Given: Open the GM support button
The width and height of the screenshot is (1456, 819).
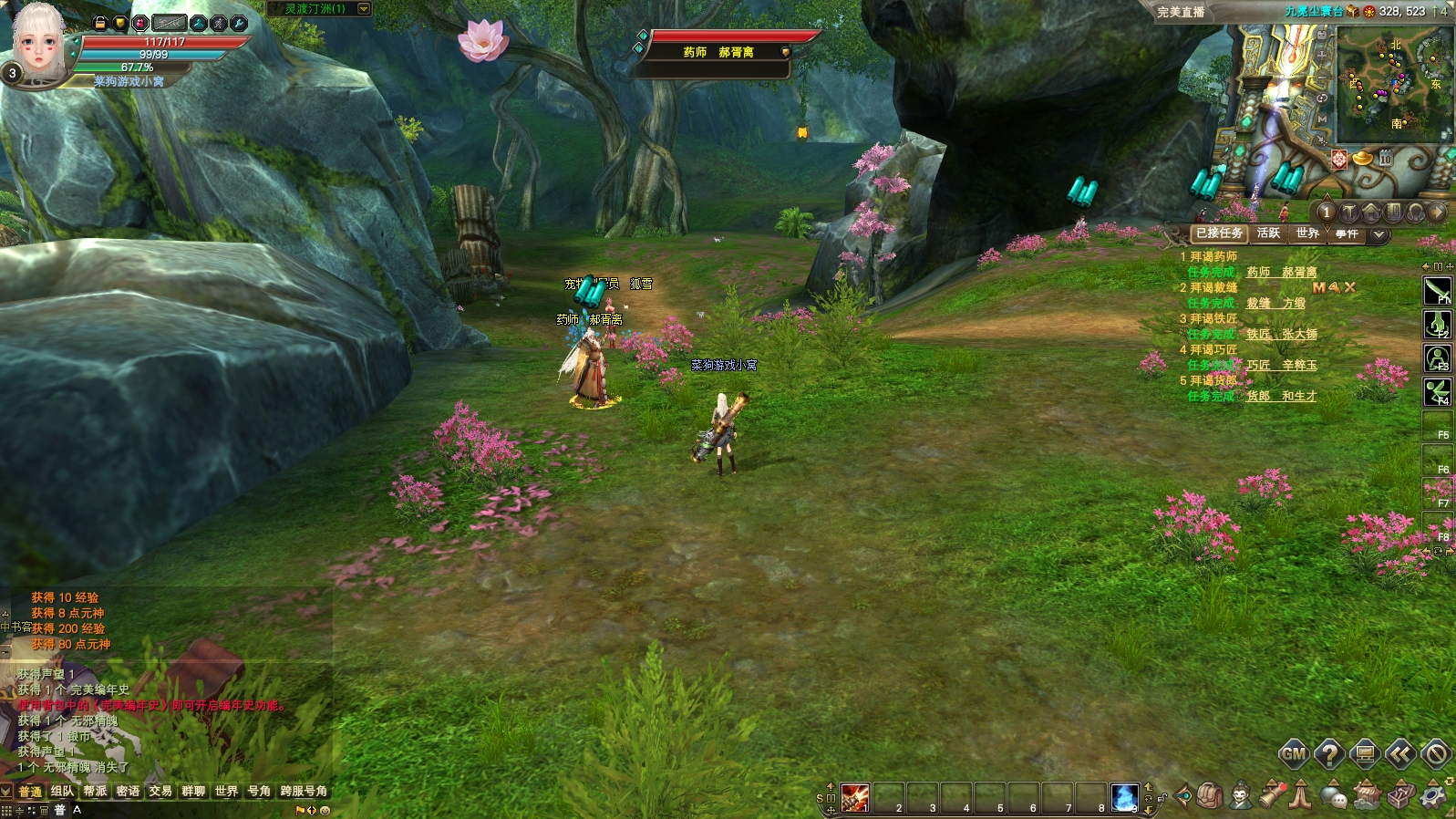Looking at the screenshot, I should [1294, 753].
